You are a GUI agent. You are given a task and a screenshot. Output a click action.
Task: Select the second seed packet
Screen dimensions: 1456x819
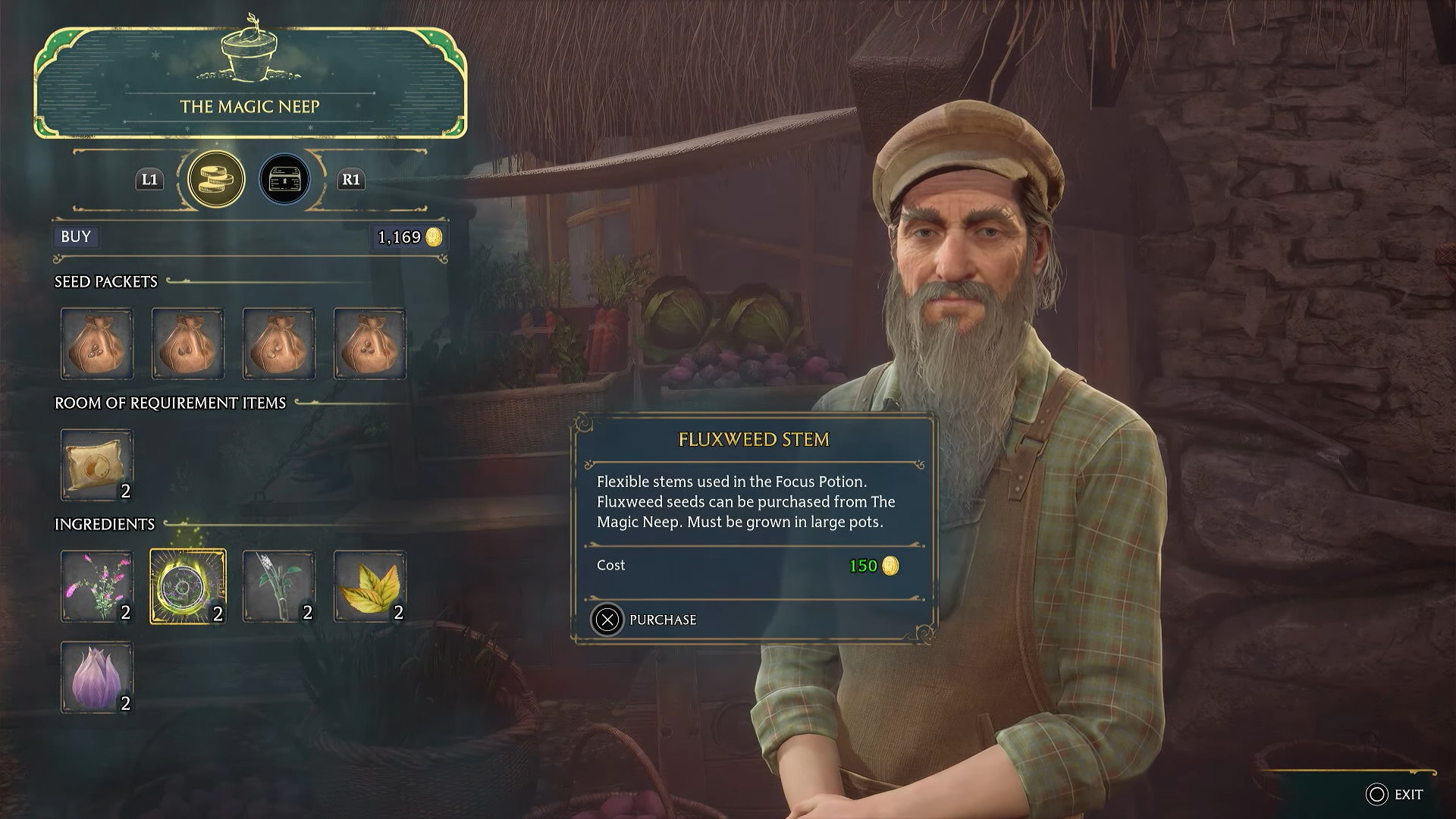coord(188,344)
